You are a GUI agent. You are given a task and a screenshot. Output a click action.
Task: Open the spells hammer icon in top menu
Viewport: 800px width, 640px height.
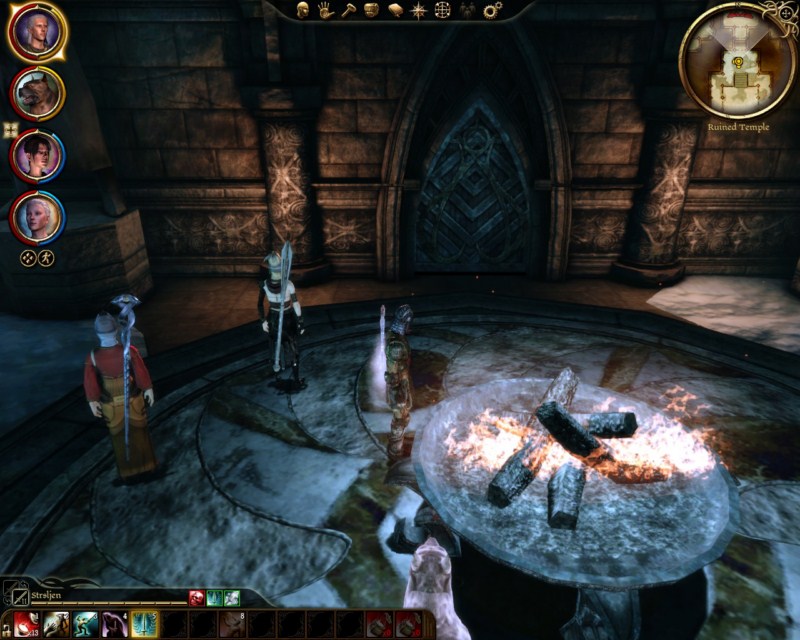[x=349, y=10]
